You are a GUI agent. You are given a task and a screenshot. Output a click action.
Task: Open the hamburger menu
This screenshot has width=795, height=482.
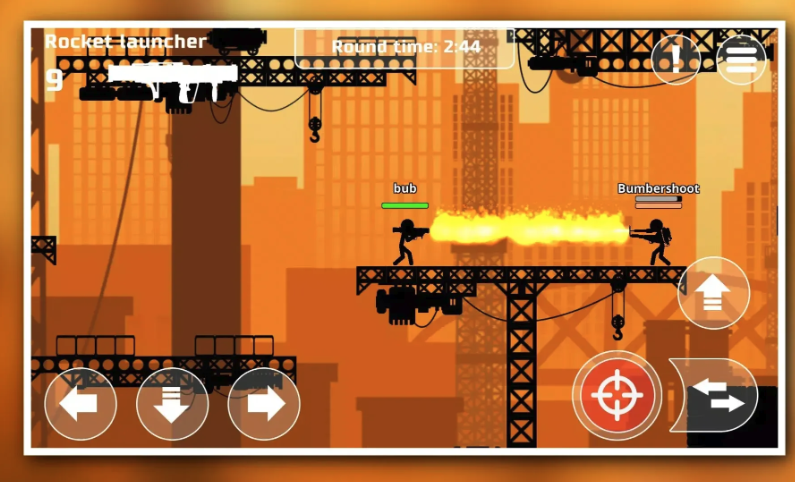click(741, 60)
